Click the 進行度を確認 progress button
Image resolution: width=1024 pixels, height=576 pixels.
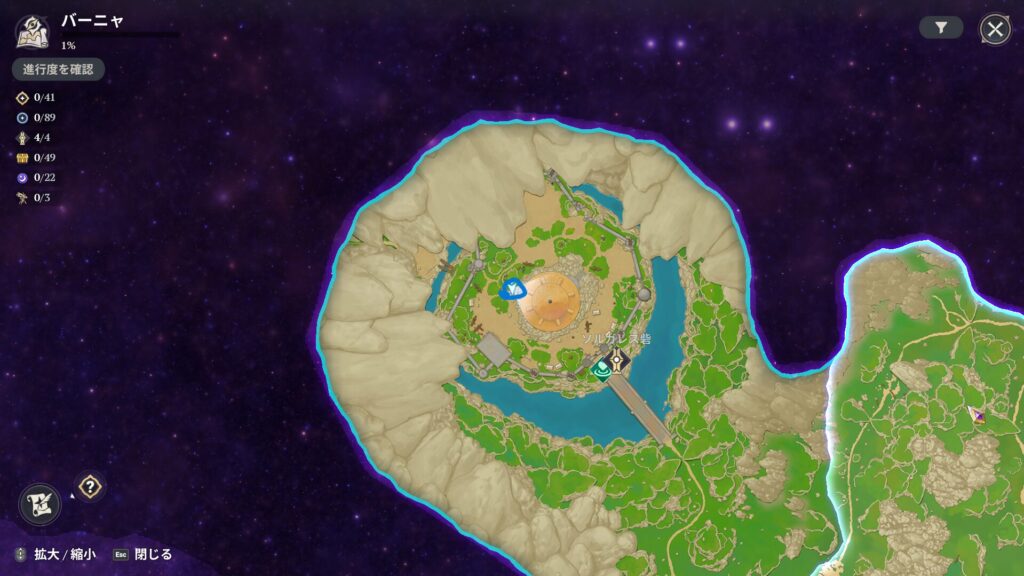(58, 69)
